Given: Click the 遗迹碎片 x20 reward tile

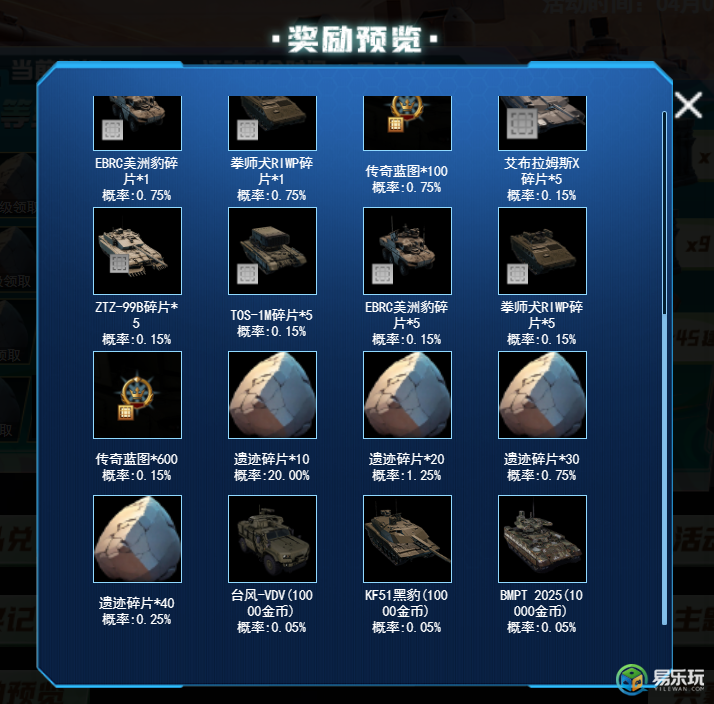Looking at the screenshot, I should coord(407,395).
